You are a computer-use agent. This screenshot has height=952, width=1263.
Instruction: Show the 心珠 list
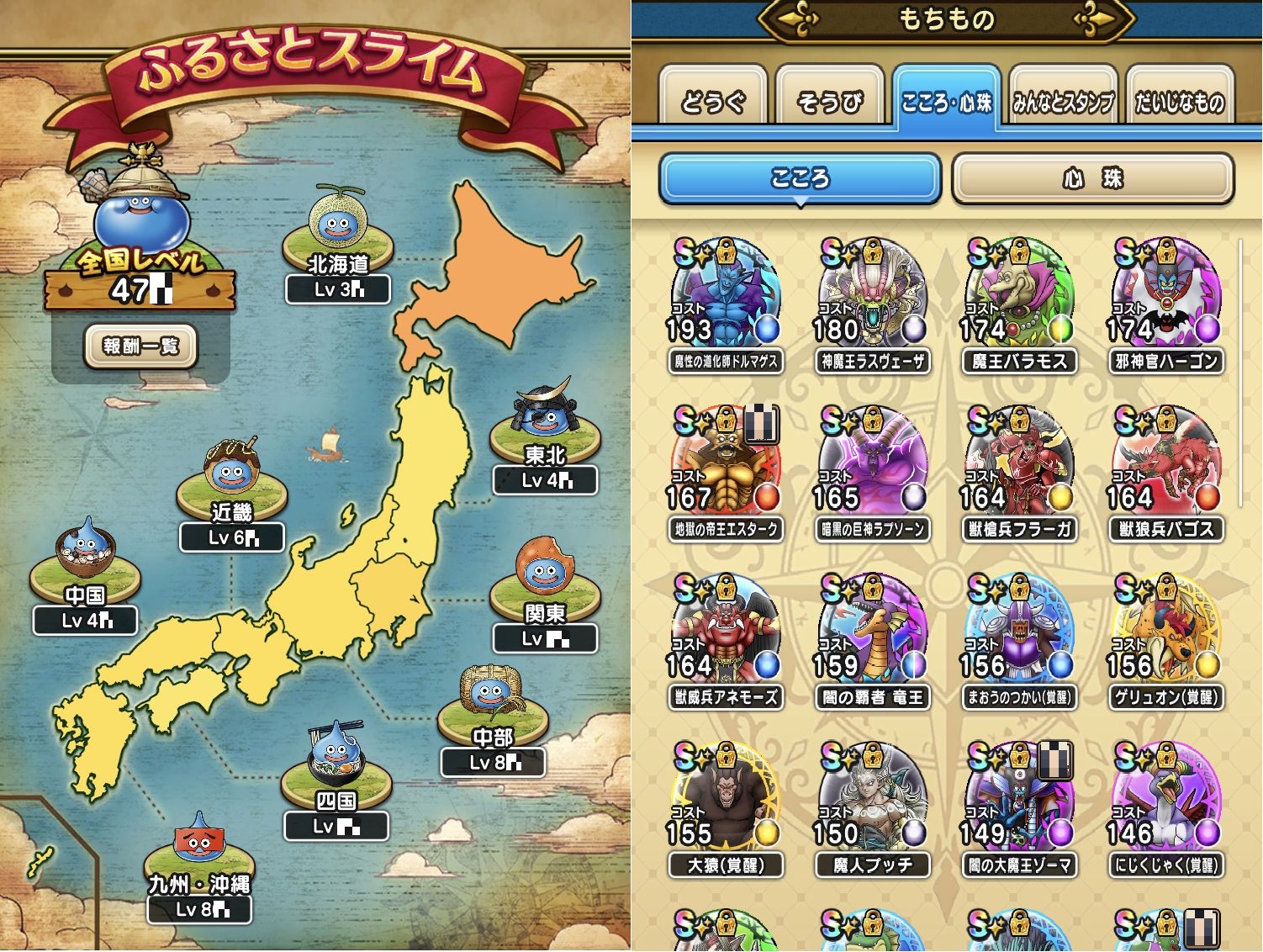click(1092, 178)
